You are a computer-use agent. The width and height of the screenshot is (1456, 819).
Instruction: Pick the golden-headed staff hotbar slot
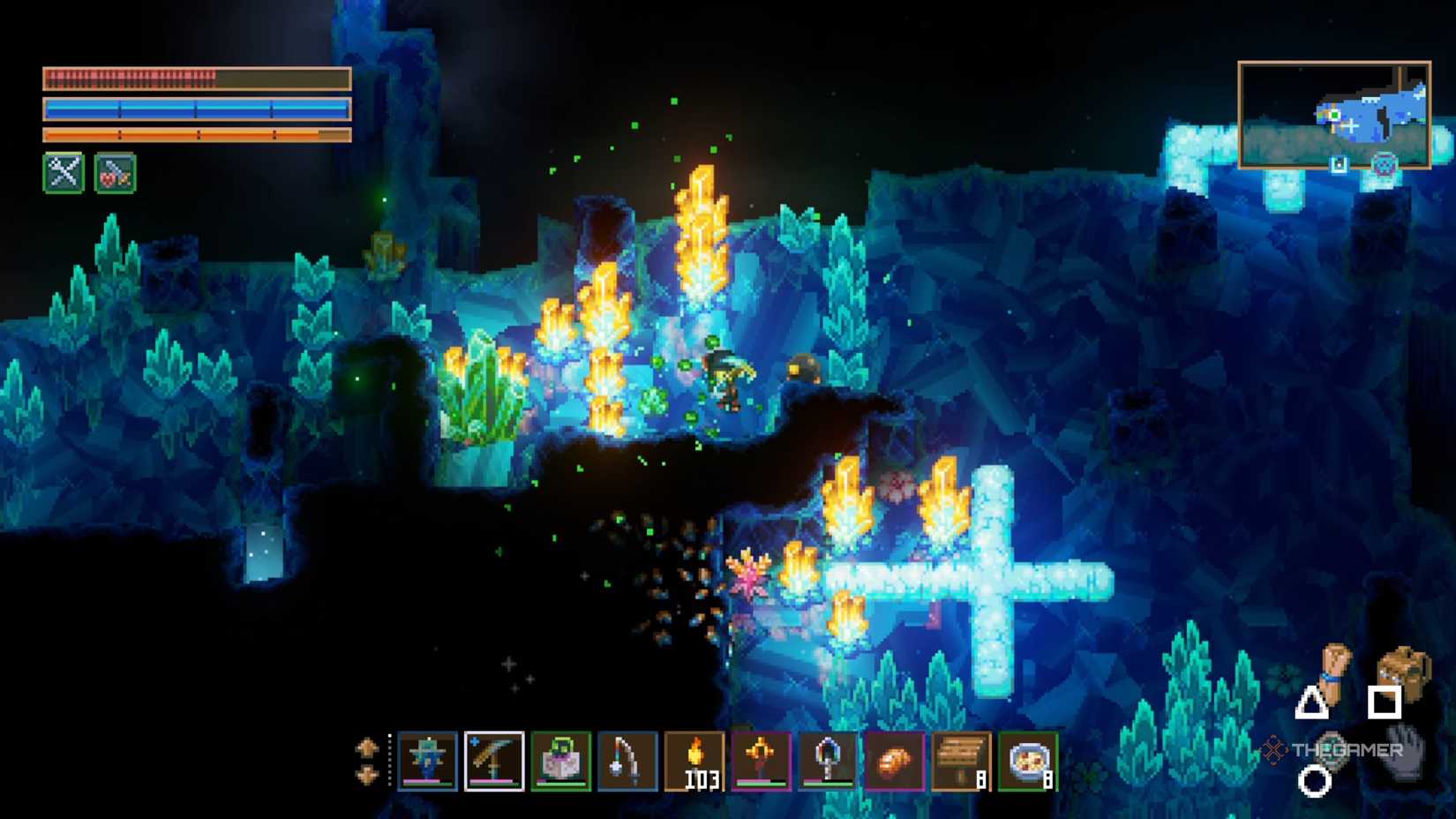pyautogui.click(x=761, y=760)
